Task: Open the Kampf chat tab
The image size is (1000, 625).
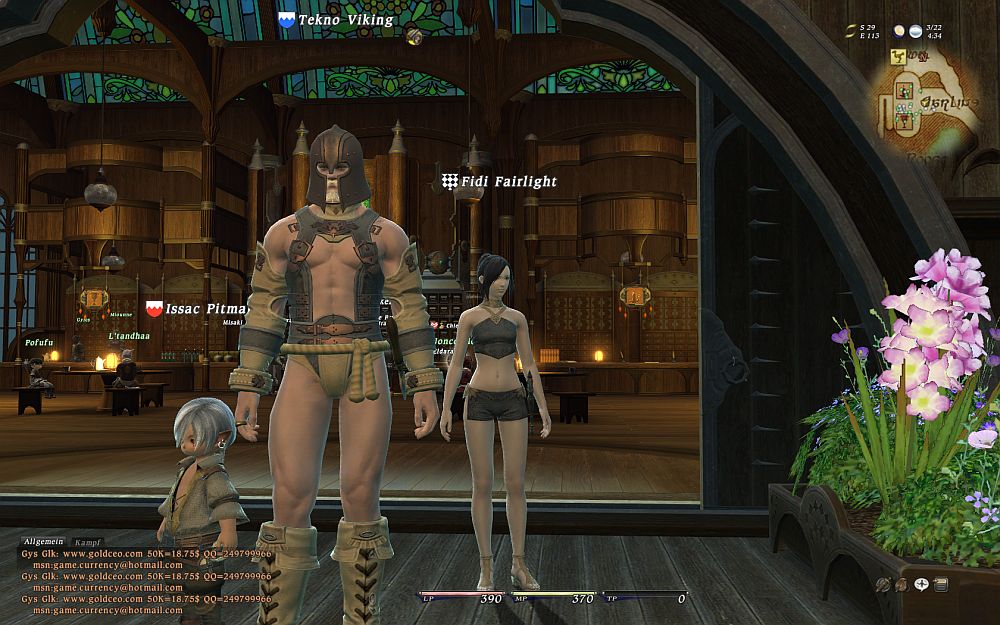Action: pyautogui.click(x=87, y=541)
